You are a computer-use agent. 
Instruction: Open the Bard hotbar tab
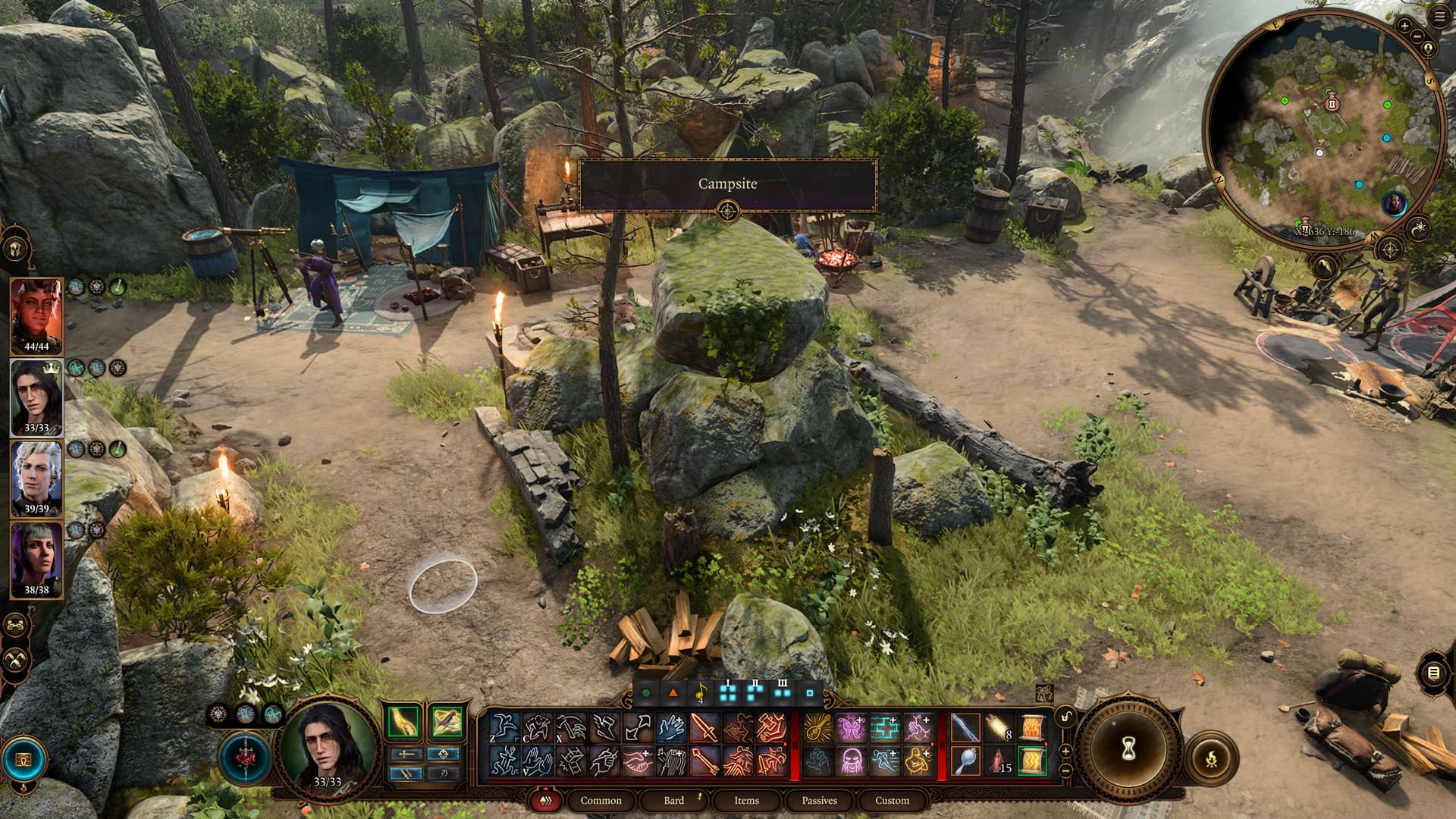[673, 800]
